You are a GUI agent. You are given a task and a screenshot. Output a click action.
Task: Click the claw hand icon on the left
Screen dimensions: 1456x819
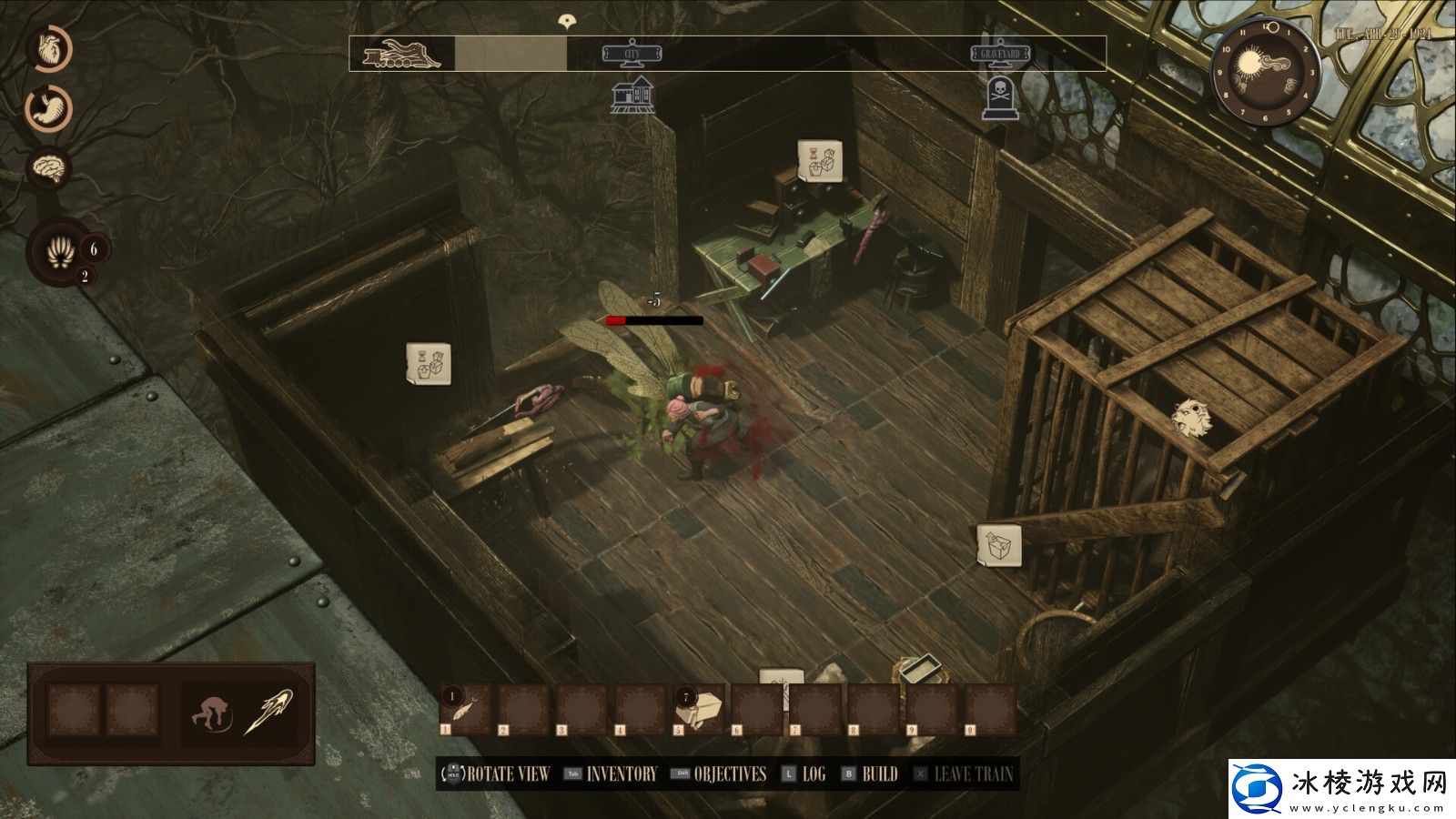[x=60, y=252]
